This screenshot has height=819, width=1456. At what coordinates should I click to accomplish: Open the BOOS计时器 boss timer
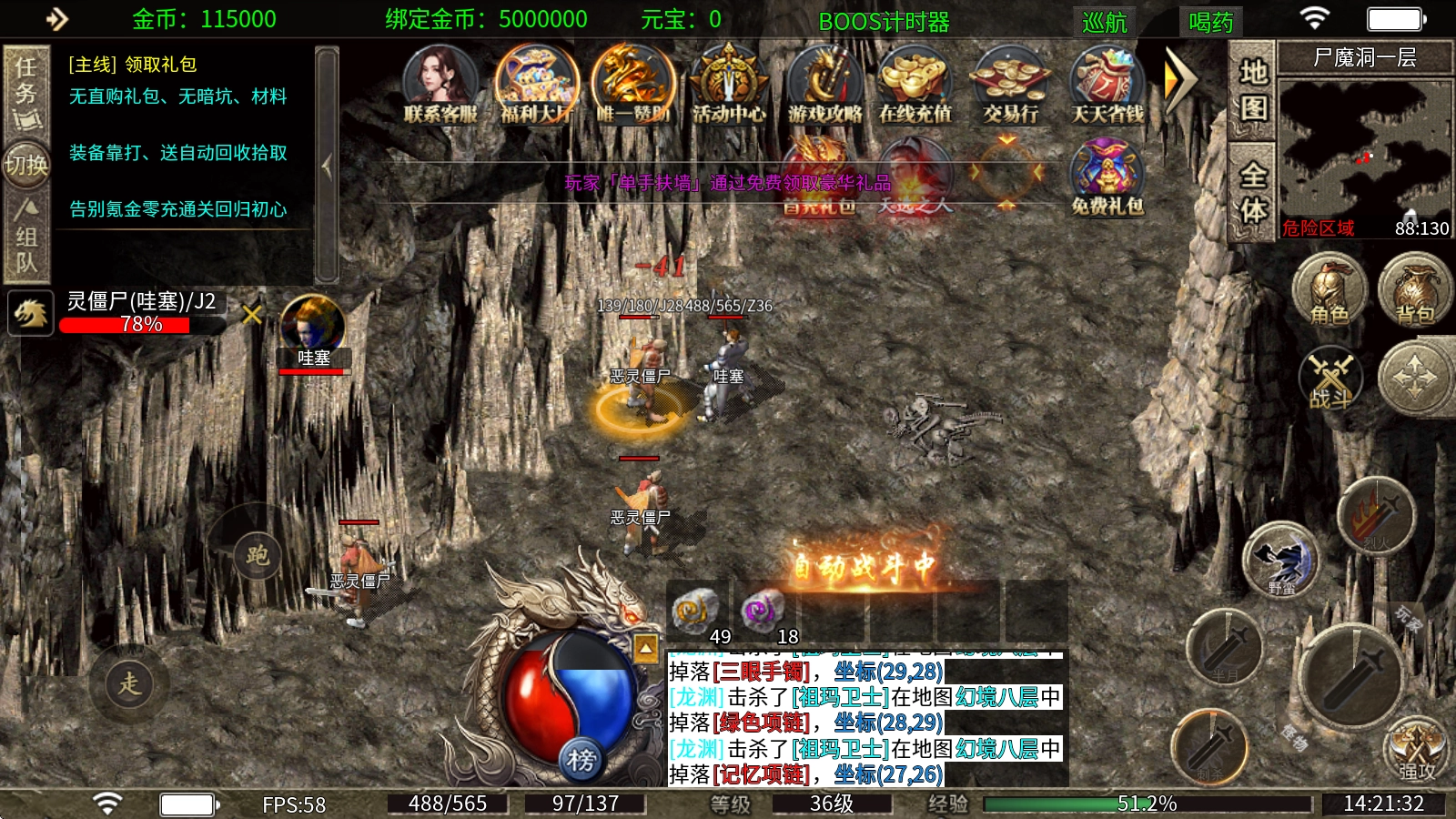(x=884, y=21)
